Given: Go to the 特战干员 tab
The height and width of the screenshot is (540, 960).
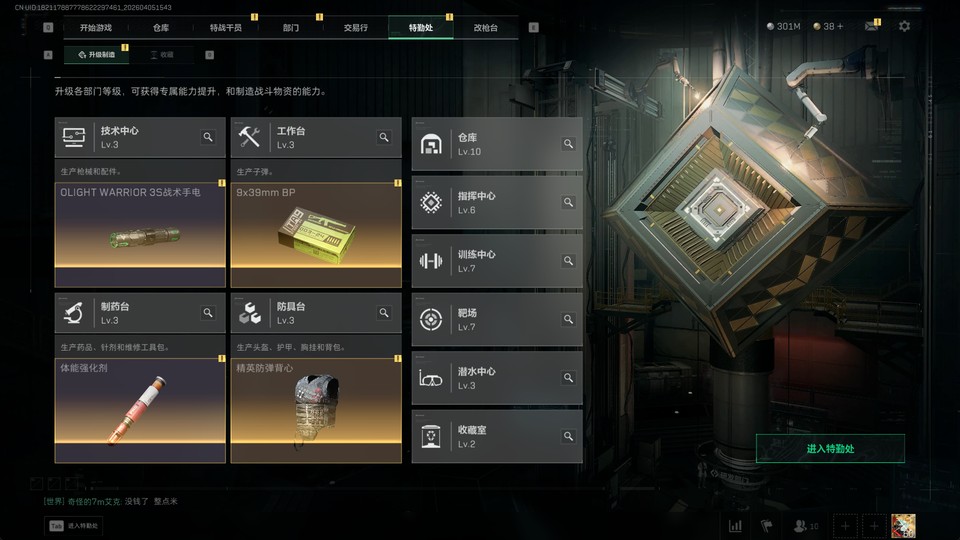Looking at the screenshot, I should pos(225,28).
